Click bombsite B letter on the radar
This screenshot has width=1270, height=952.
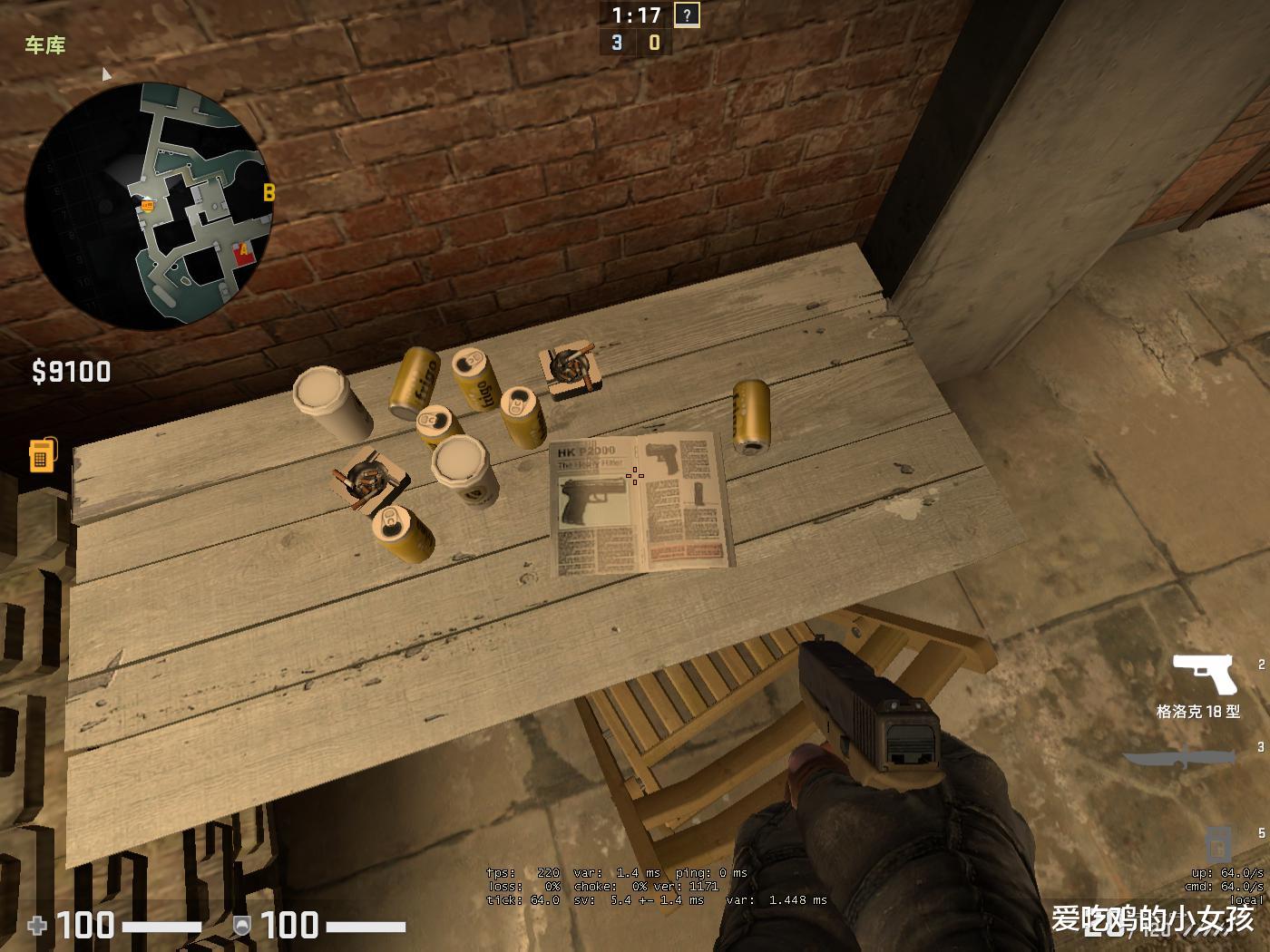(x=269, y=192)
